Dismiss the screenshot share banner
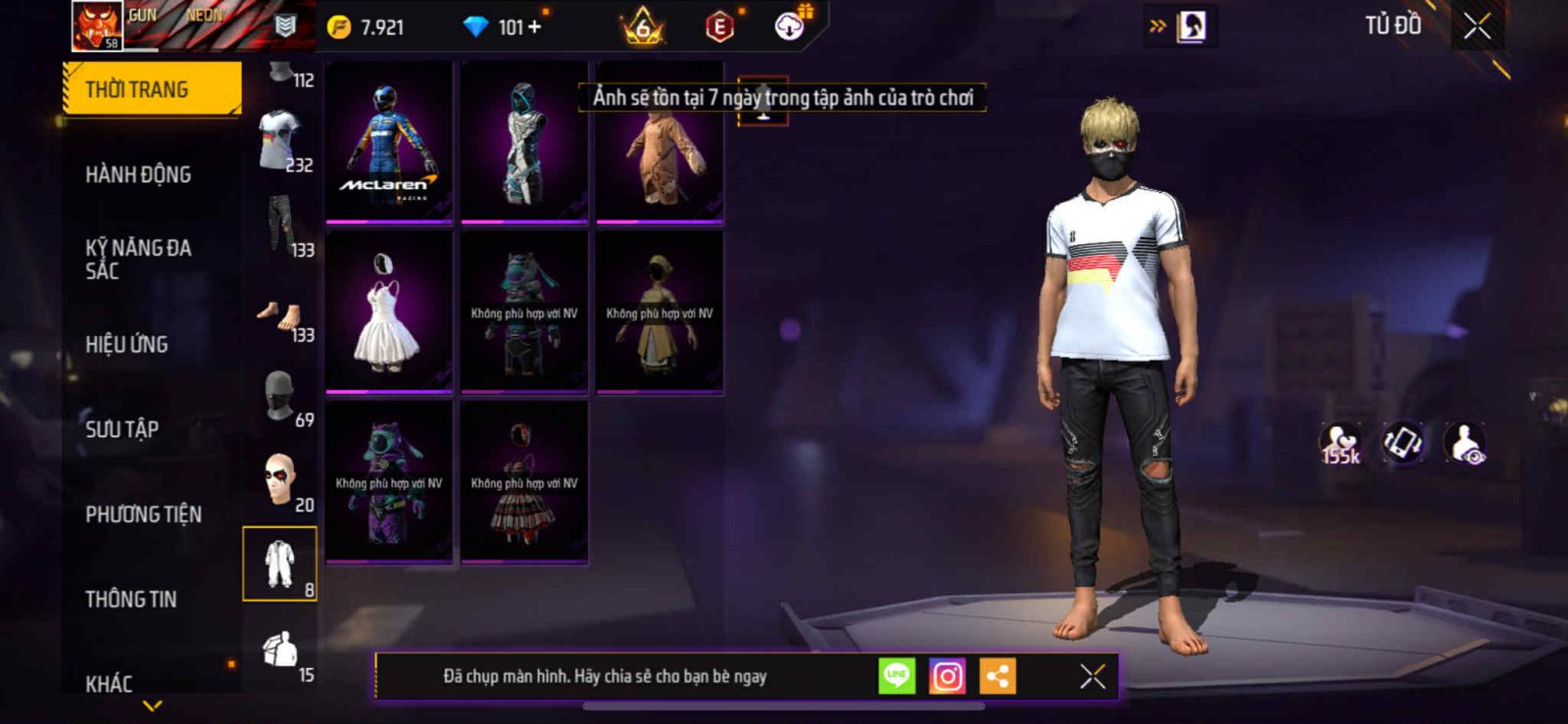1568x724 pixels. point(1092,676)
